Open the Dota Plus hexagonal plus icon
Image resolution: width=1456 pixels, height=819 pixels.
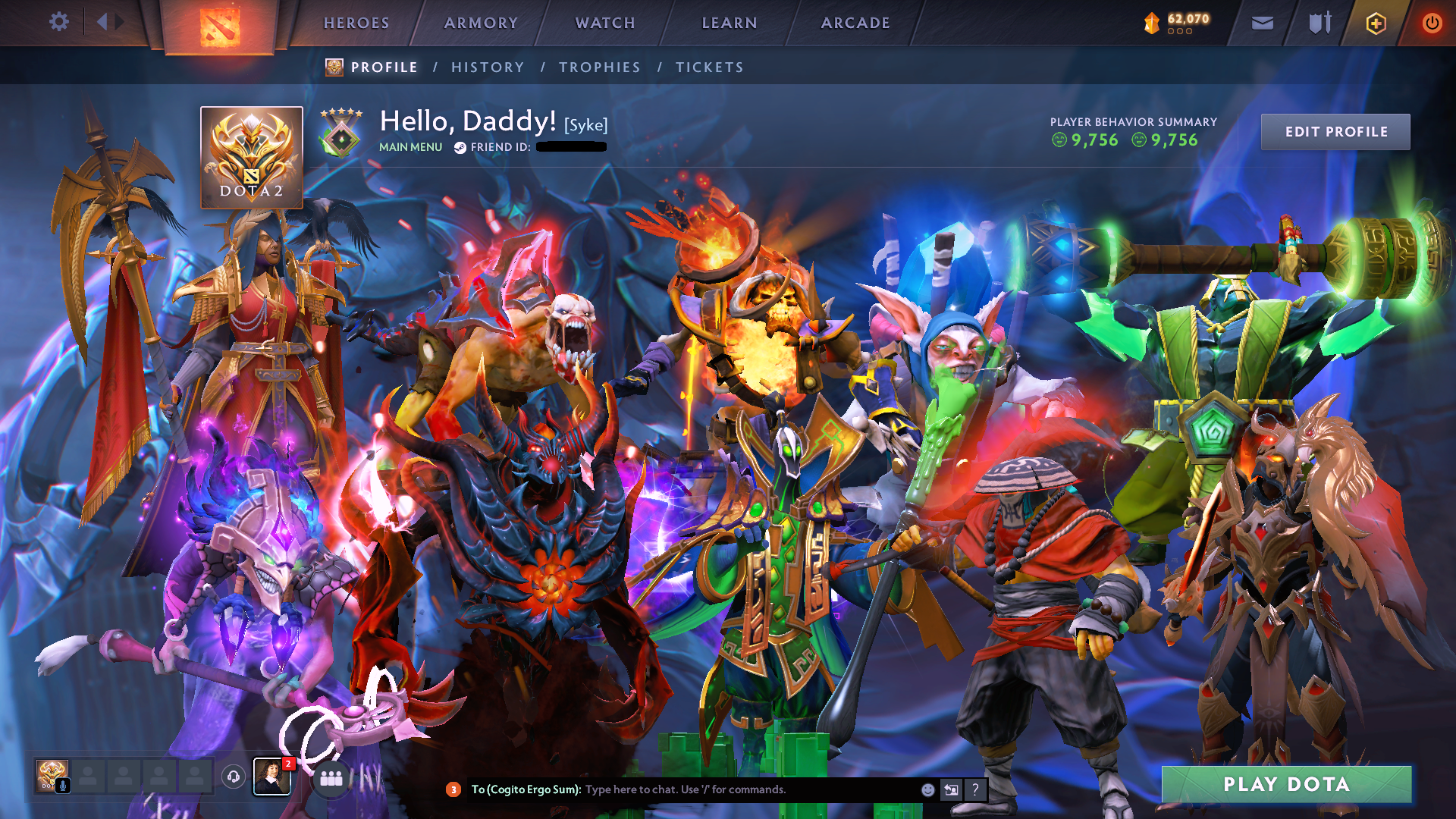point(1376,22)
